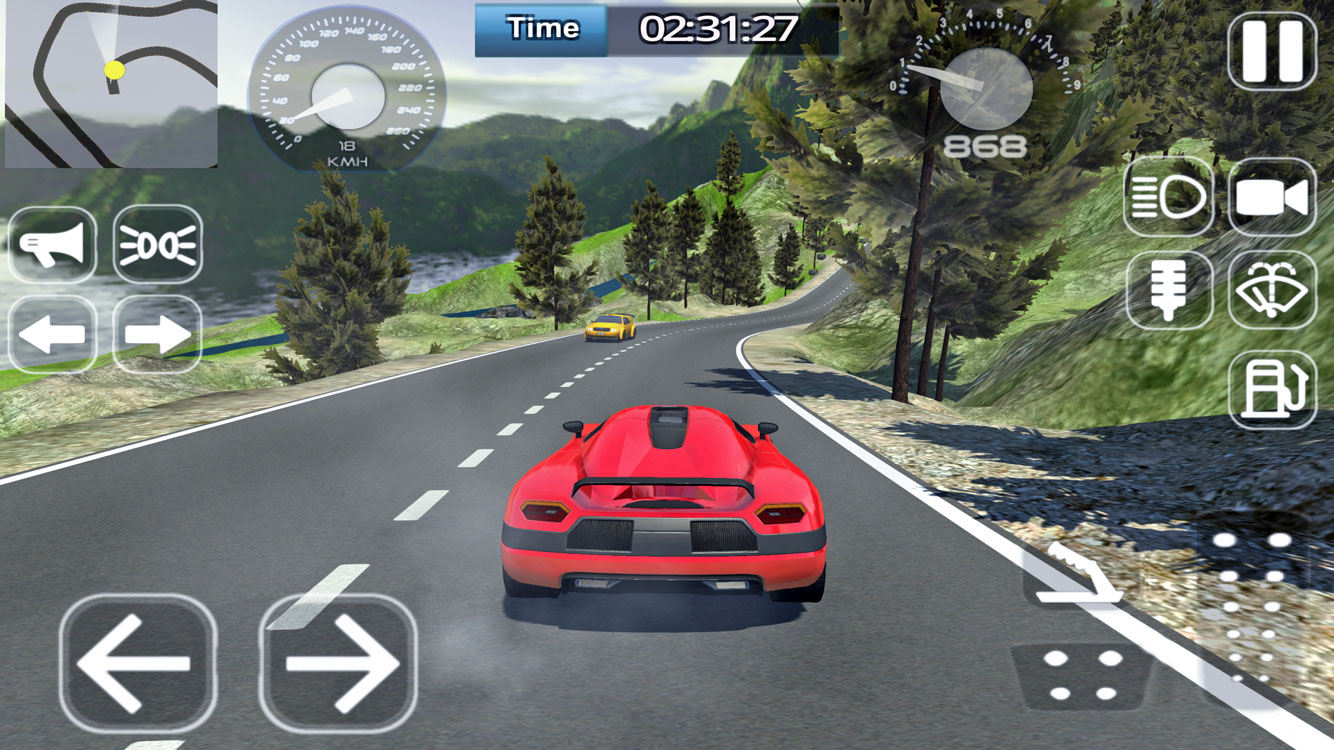Turn on the windshield wipers
The image size is (1334, 750).
1272,291
